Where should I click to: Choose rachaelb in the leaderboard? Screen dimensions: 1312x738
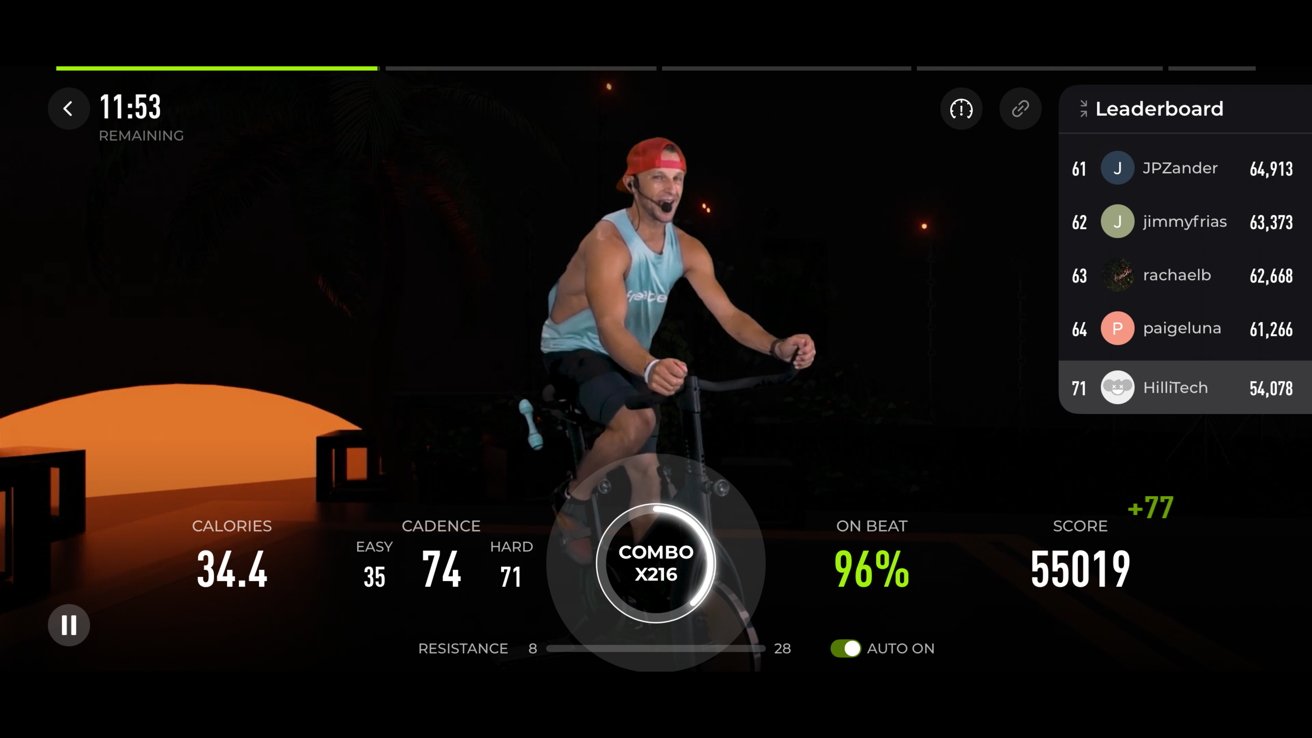coord(1184,275)
